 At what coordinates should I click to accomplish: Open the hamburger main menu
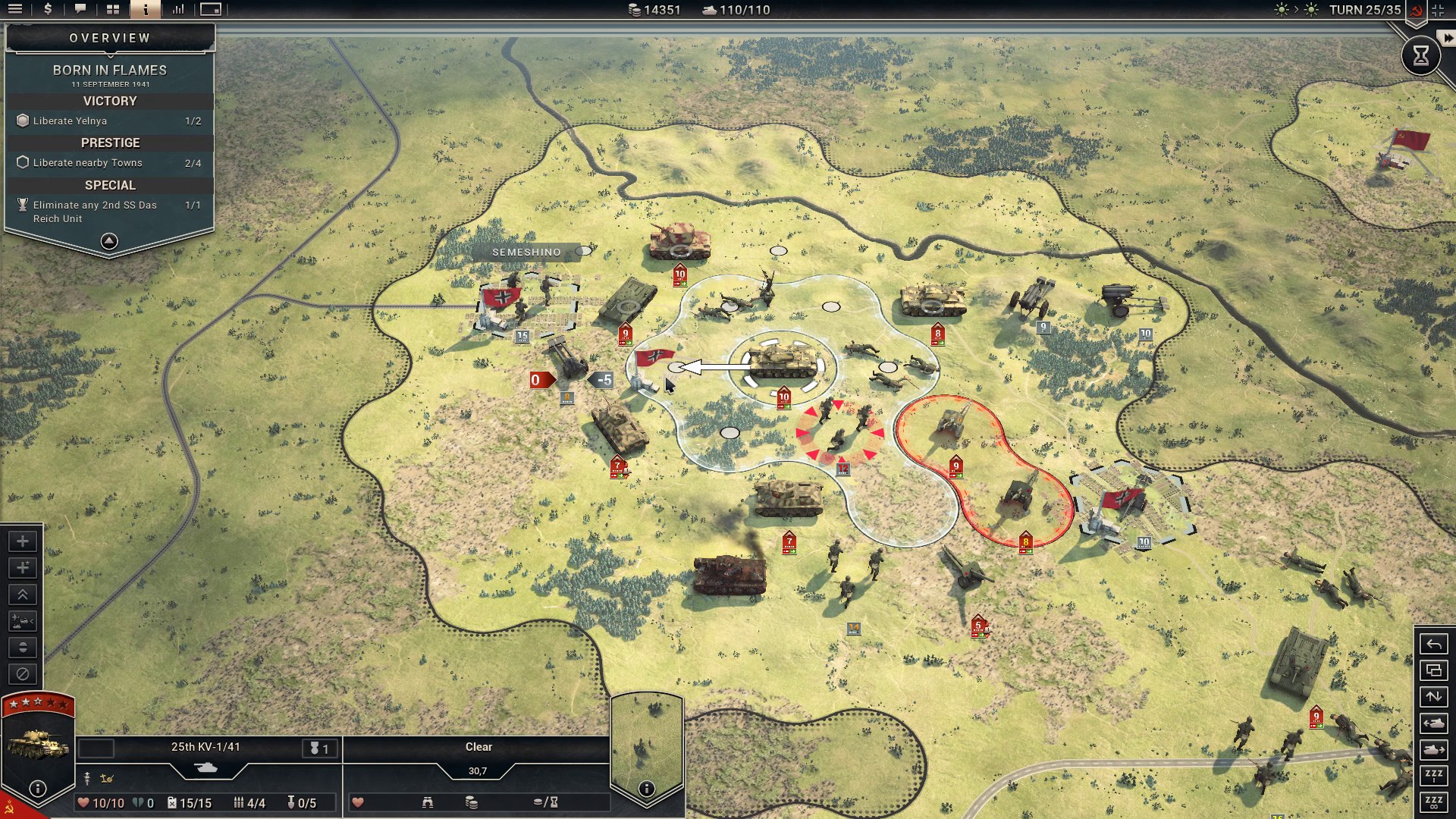click(15, 10)
